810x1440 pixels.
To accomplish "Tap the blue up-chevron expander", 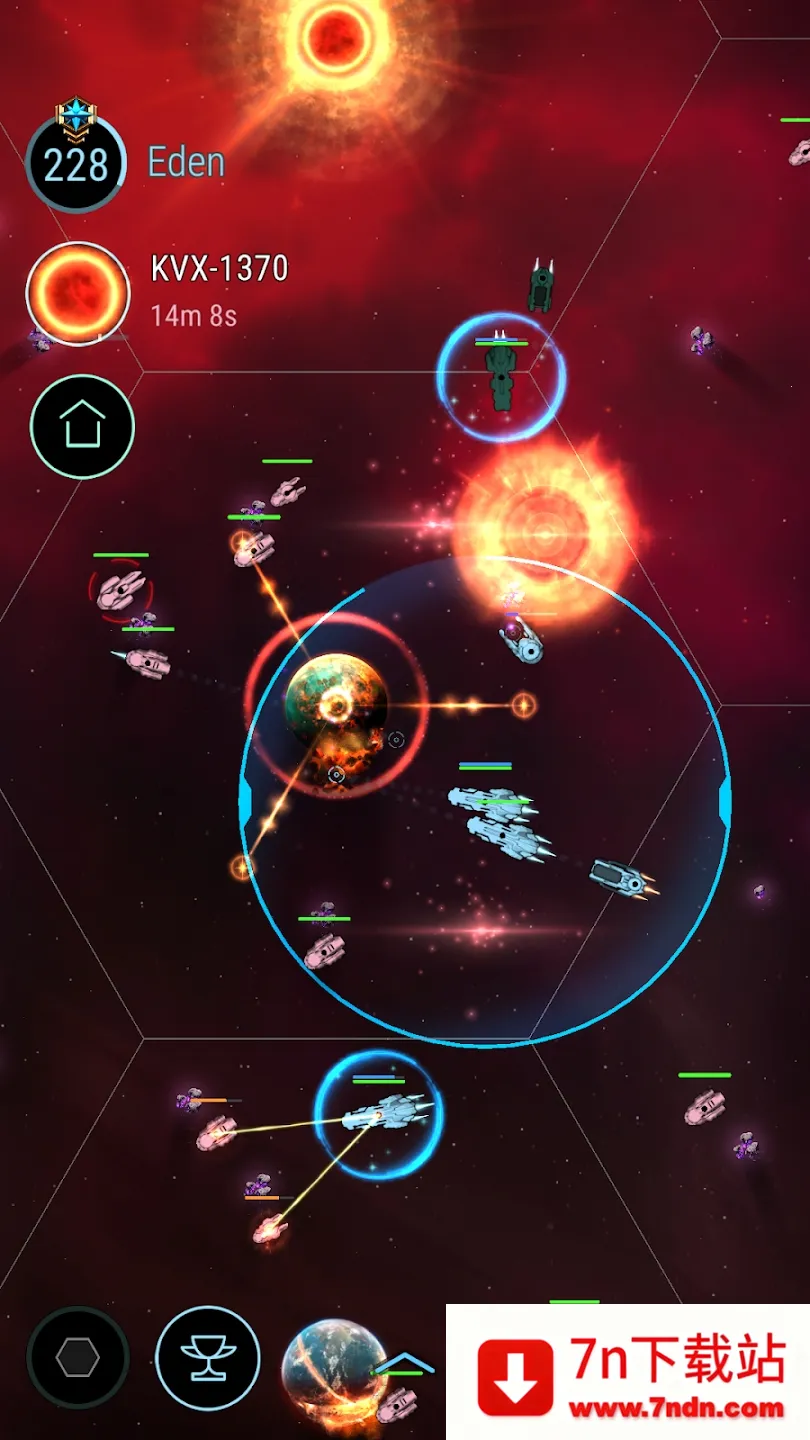I will pos(404,1363).
